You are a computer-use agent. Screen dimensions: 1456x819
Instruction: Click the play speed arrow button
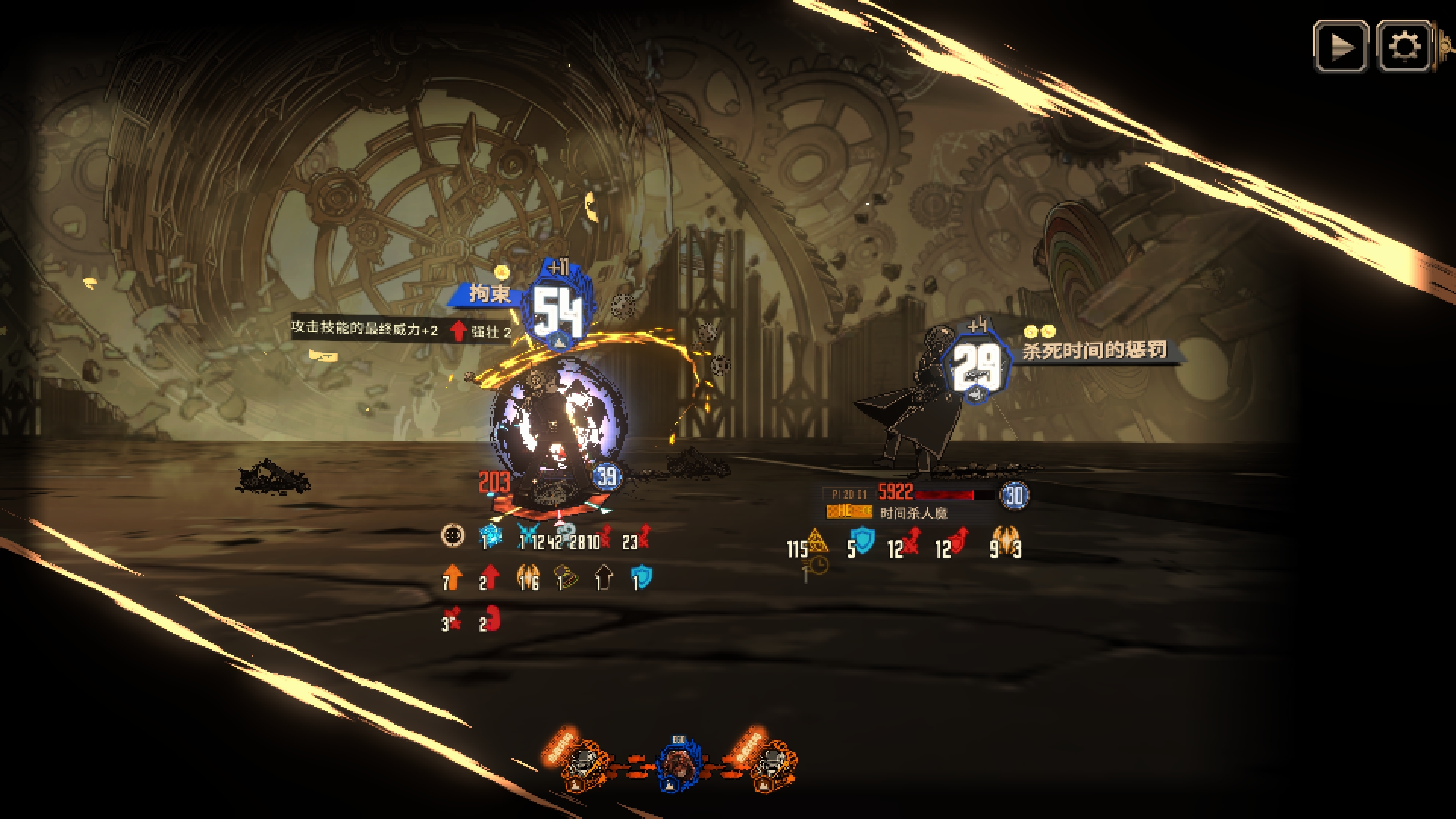coord(1341,47)
